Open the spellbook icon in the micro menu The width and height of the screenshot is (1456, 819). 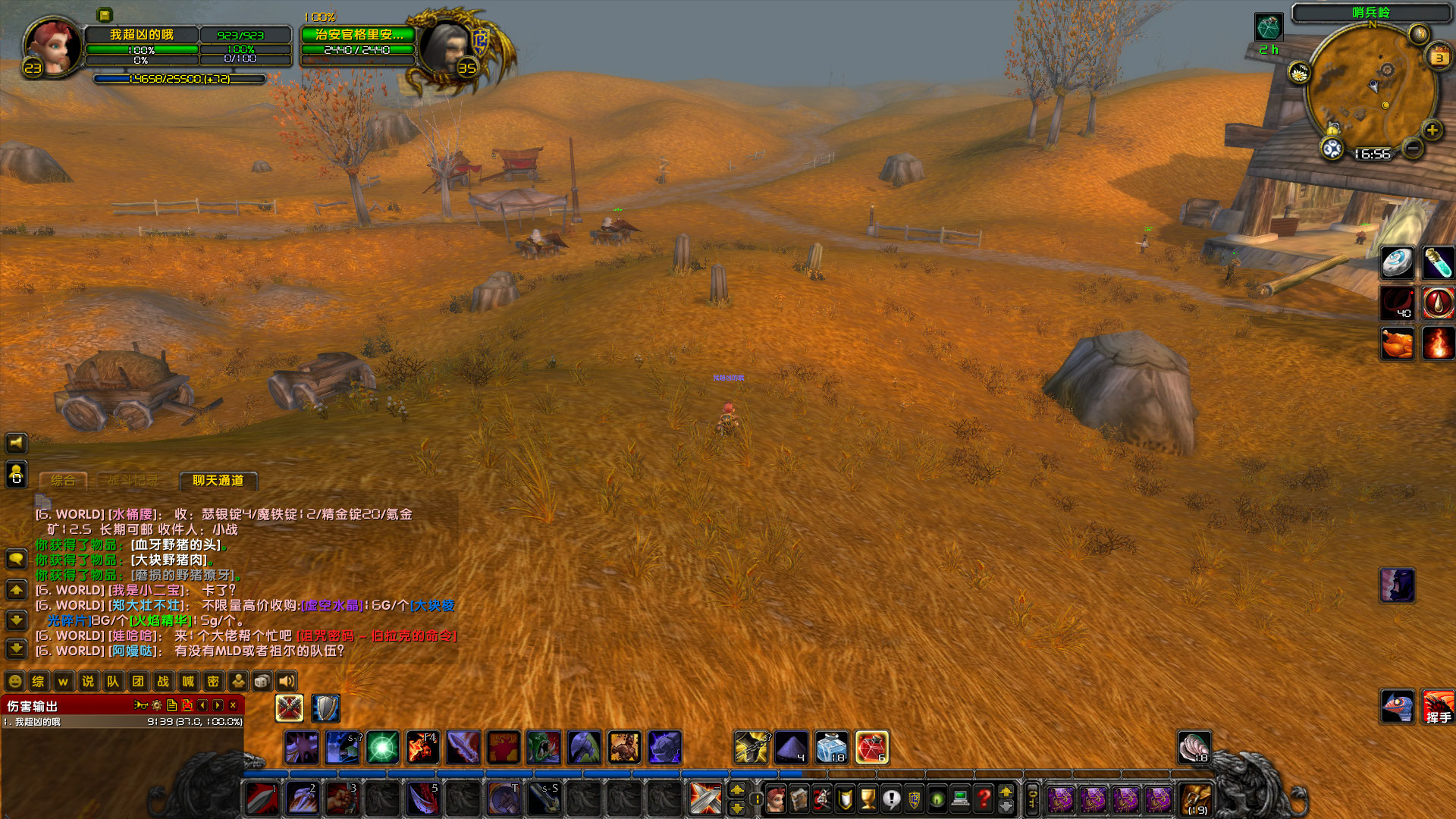[799, 799]
